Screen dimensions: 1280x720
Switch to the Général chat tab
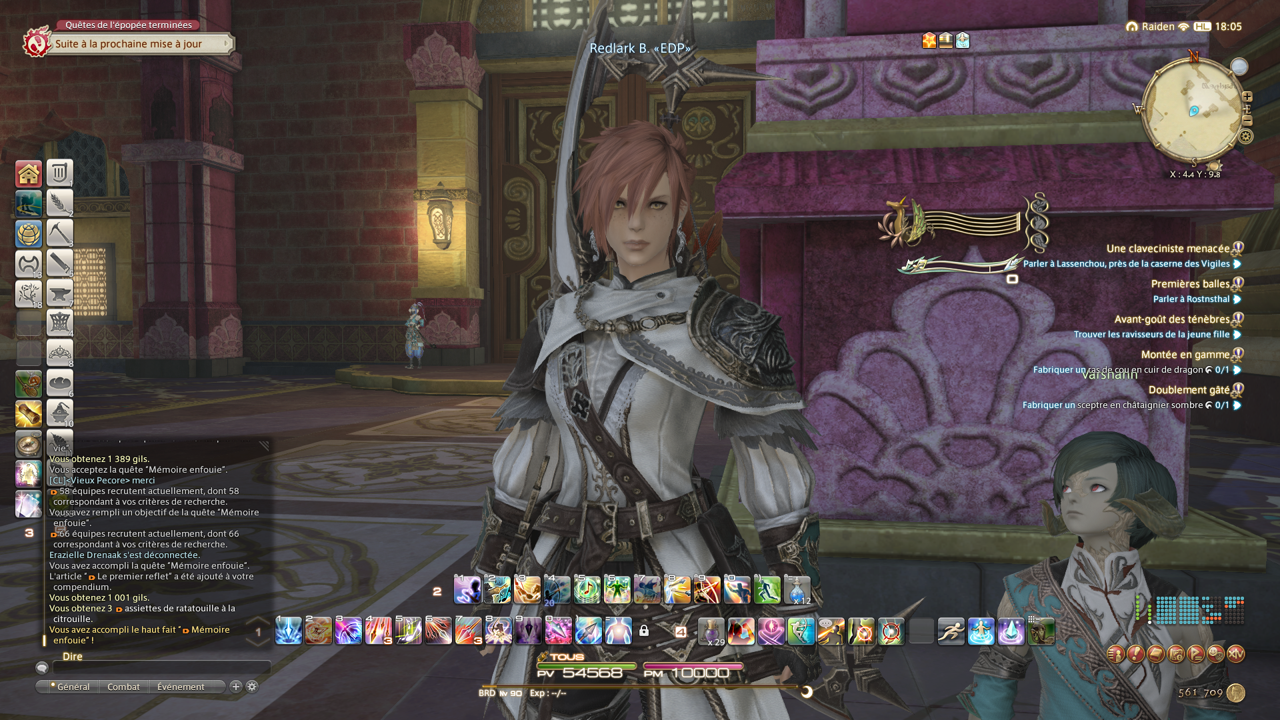71,687
